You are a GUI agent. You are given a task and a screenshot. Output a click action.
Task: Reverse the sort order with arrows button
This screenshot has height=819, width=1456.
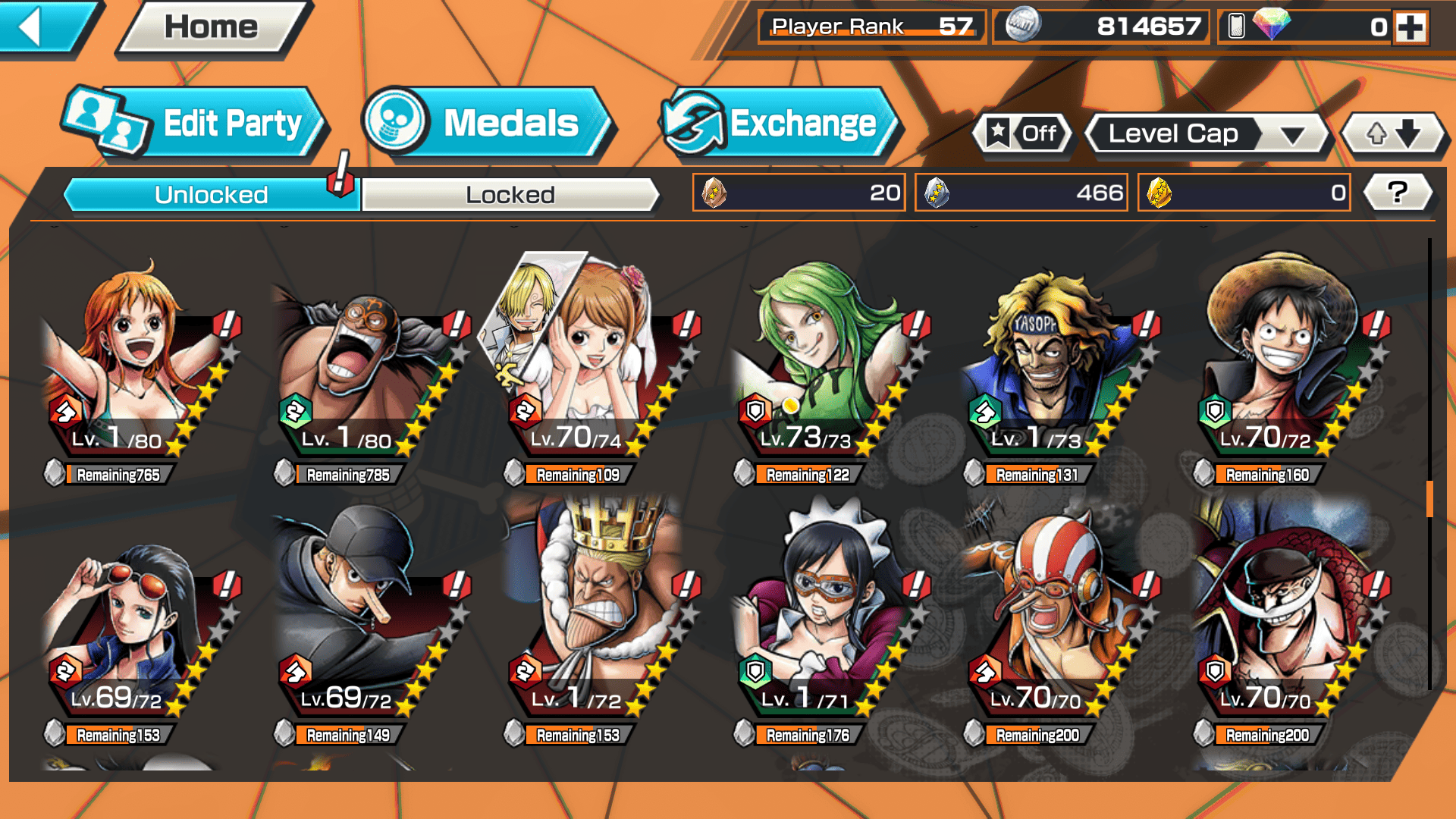[x=1393, y=134]
